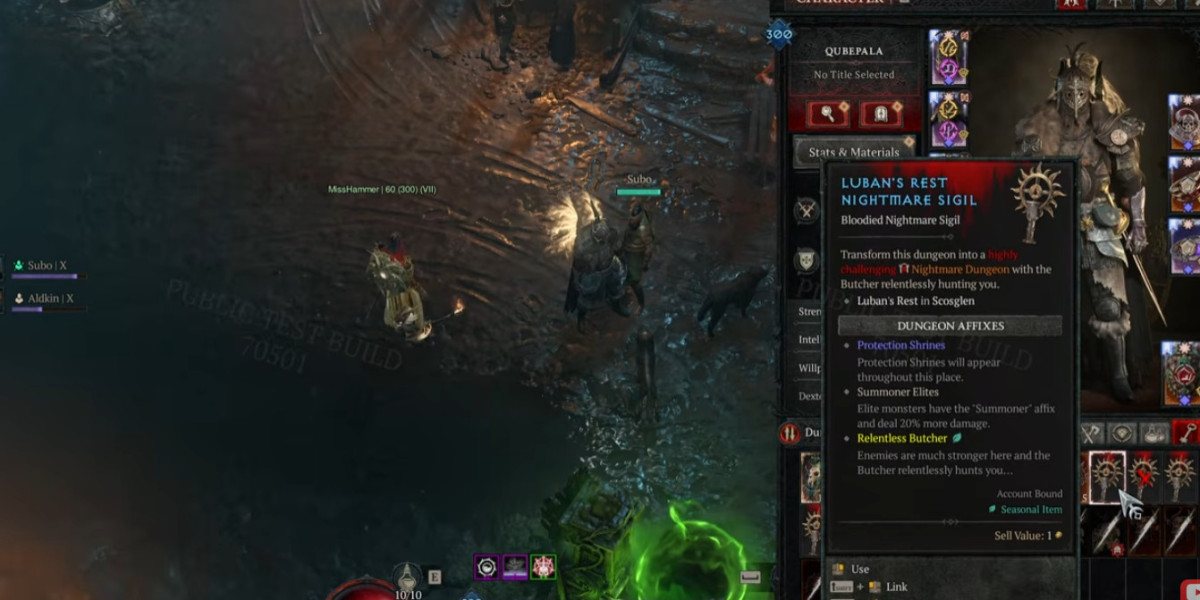Open the potion flask inventory tab
Viewport: 1200px width, 600px height.
point(1155,432)
